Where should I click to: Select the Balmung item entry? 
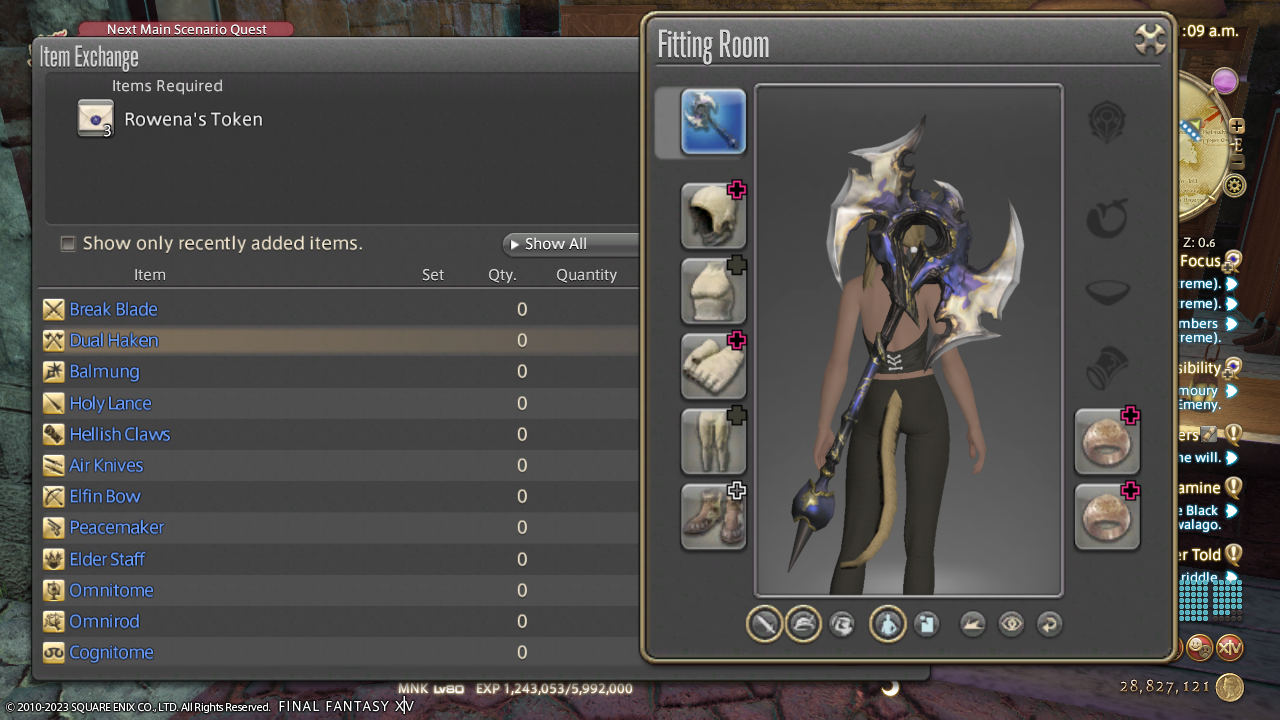(104, 371)
